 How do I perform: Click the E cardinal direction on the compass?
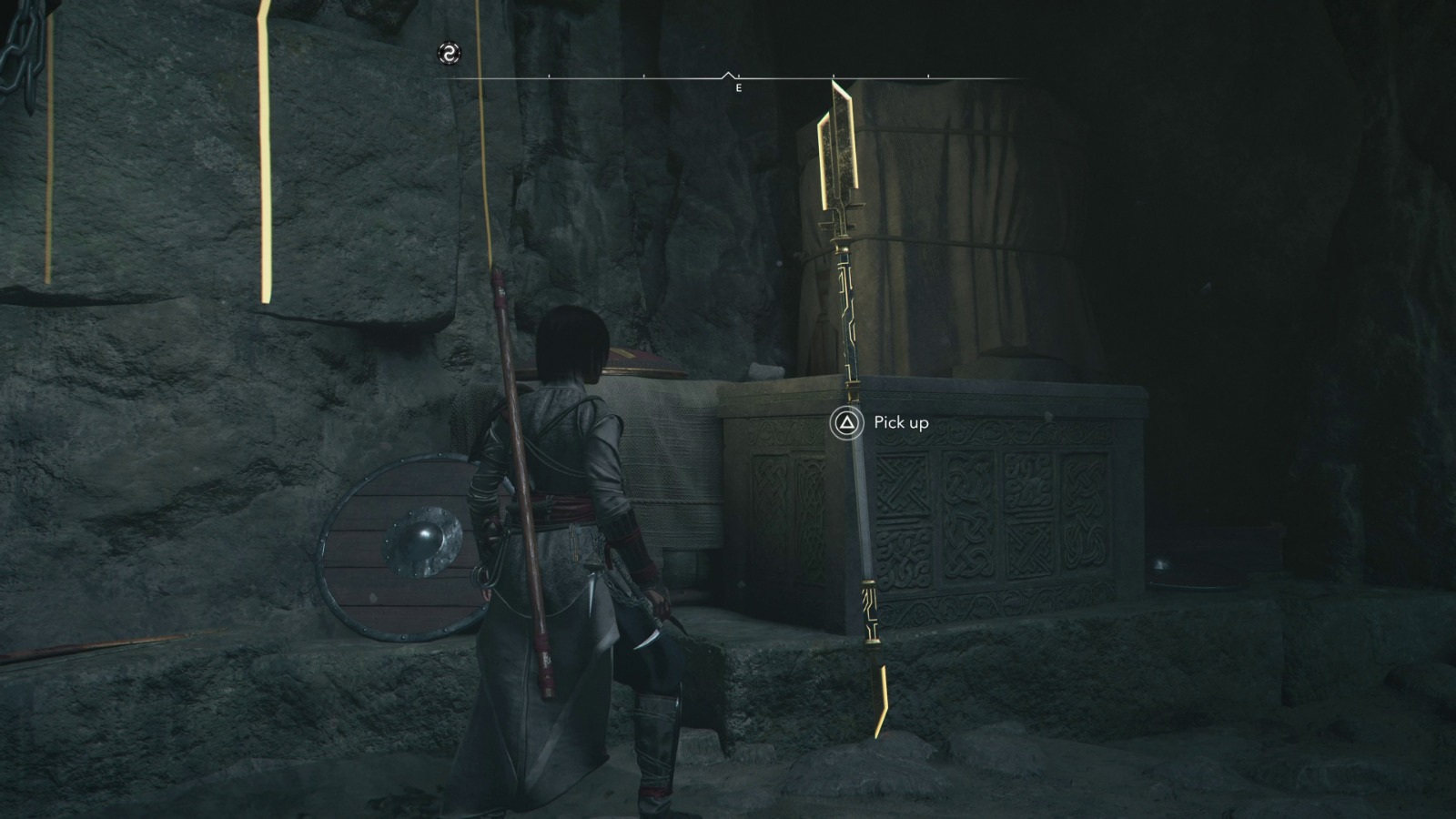[x=738, y=88]
